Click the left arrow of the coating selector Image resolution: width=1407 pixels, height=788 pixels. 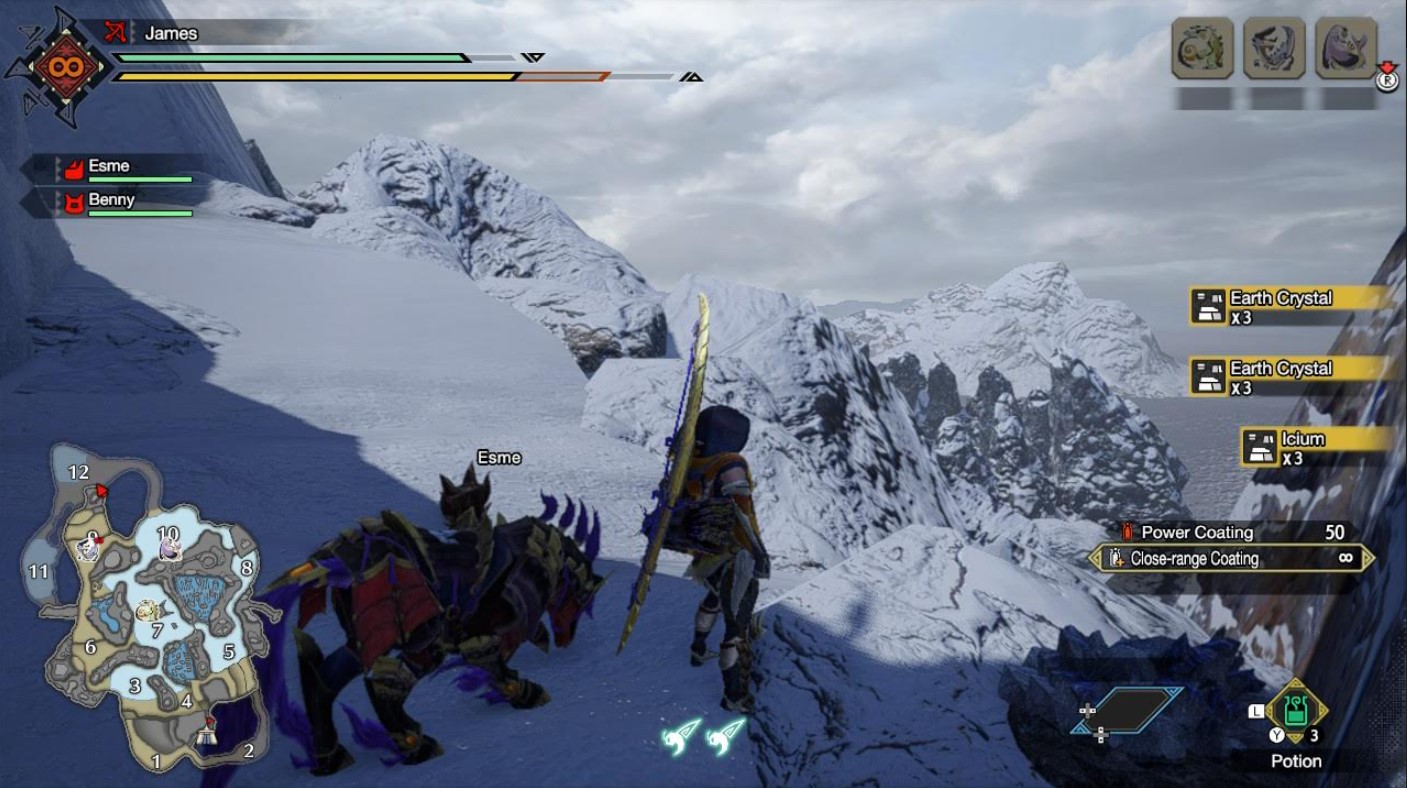coord(1096,559)
